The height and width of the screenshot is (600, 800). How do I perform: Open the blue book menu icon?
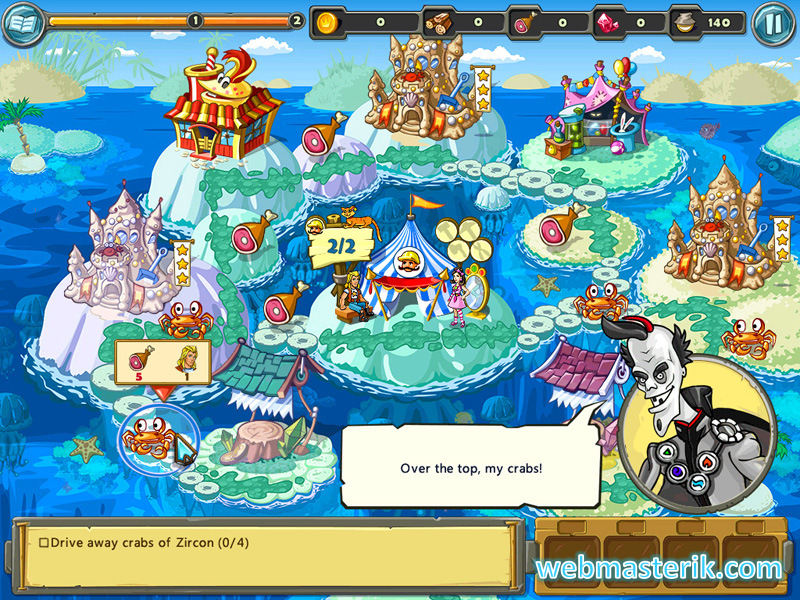point(24,24)
